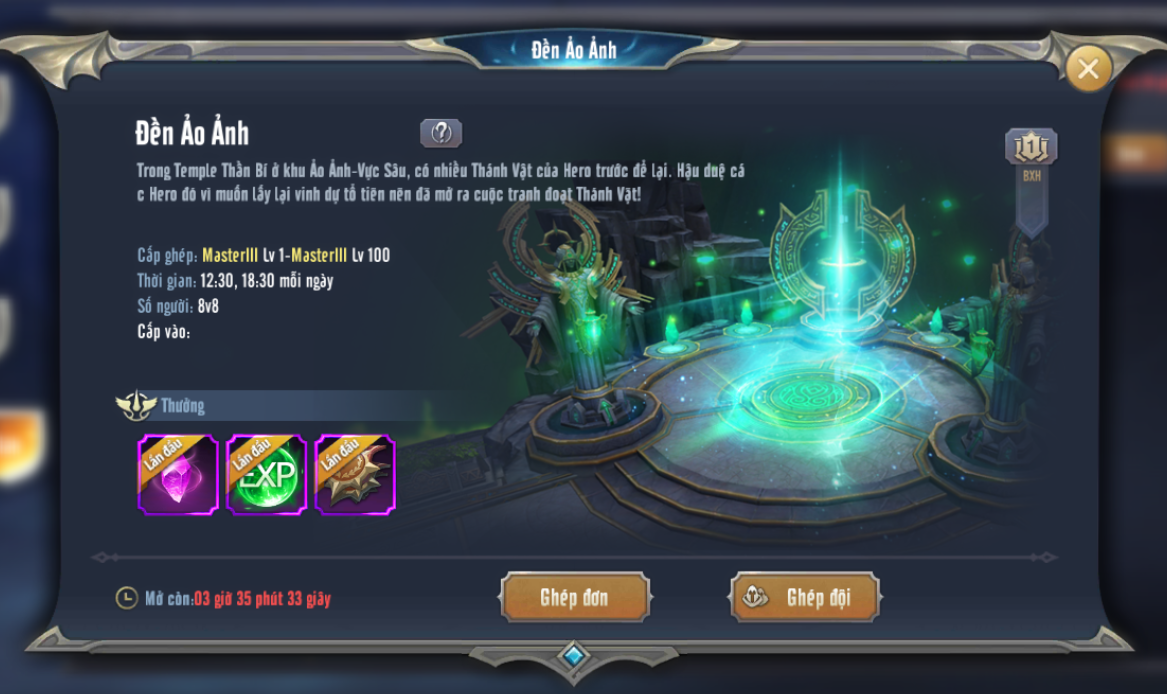Select the purple crystal reward icon

[177, 475]
